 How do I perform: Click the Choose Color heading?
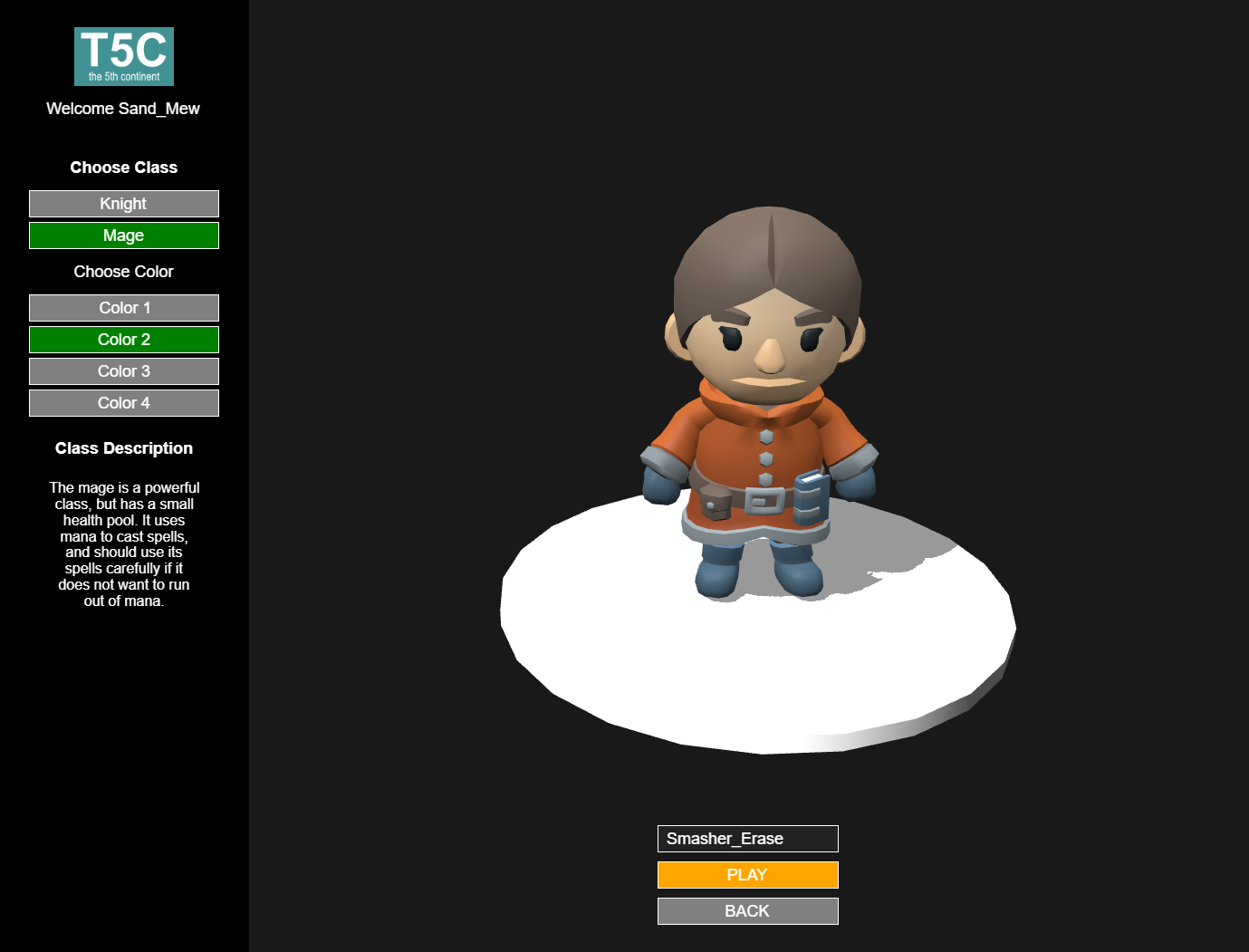123,271
